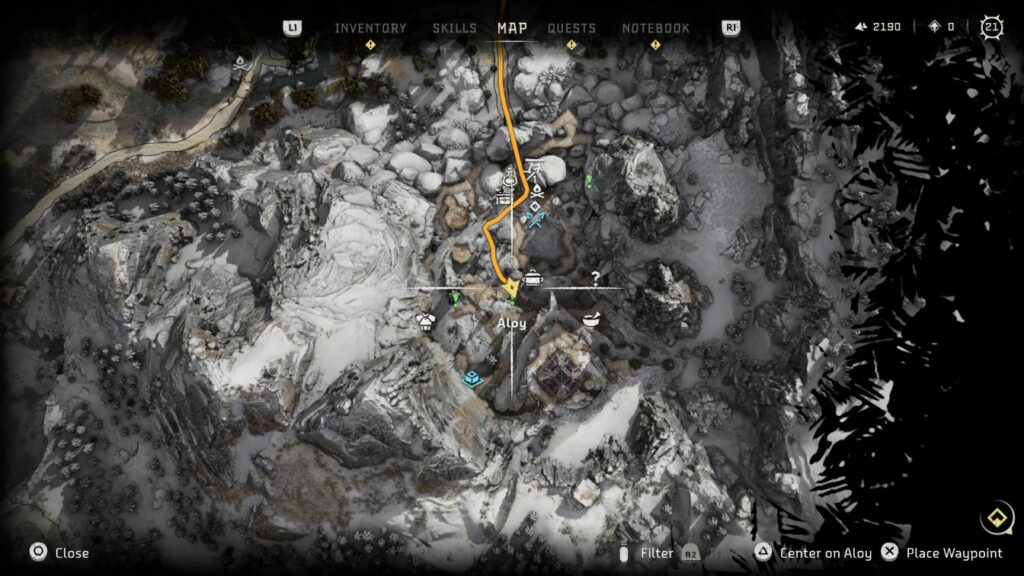Screen dimensions: 1024x576
Task: Select the mortar and pestle herbalist marker
Action: pos(591,319)
